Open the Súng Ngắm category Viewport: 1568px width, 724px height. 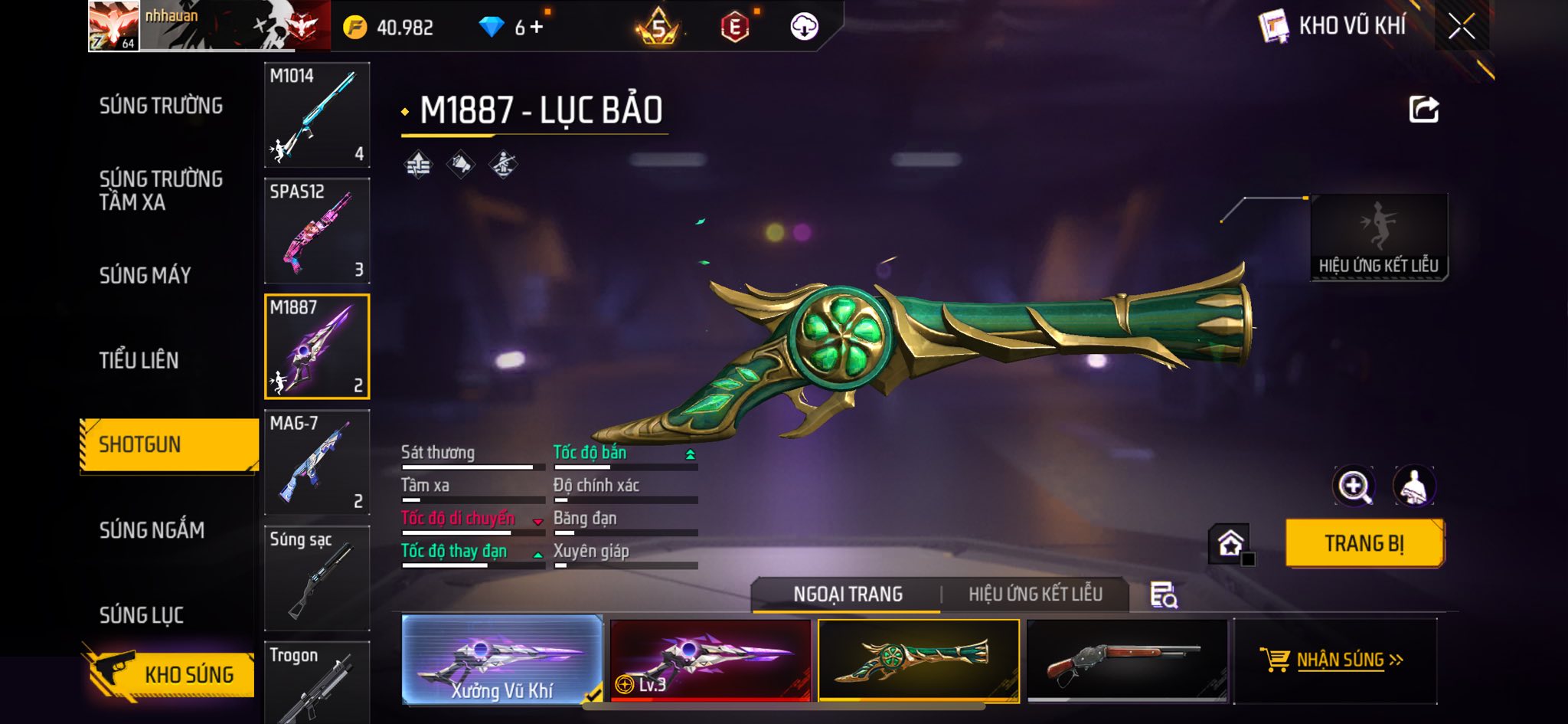click(x=152, y=530)
